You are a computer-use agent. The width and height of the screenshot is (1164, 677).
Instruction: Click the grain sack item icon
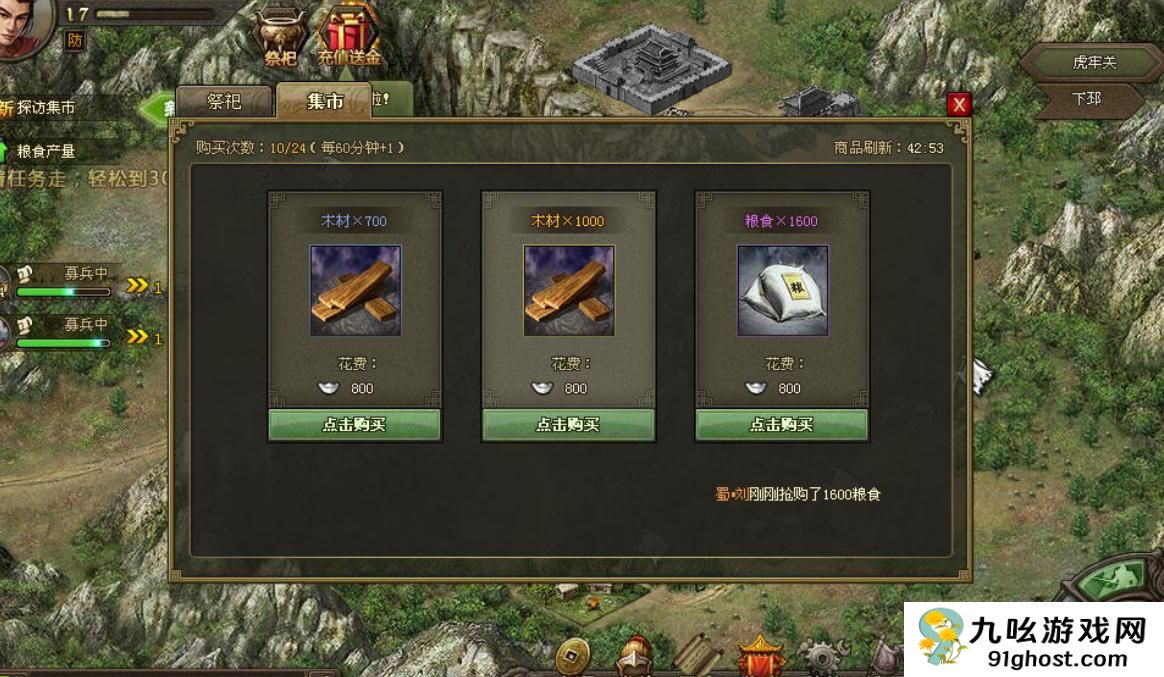pos(782,290)
